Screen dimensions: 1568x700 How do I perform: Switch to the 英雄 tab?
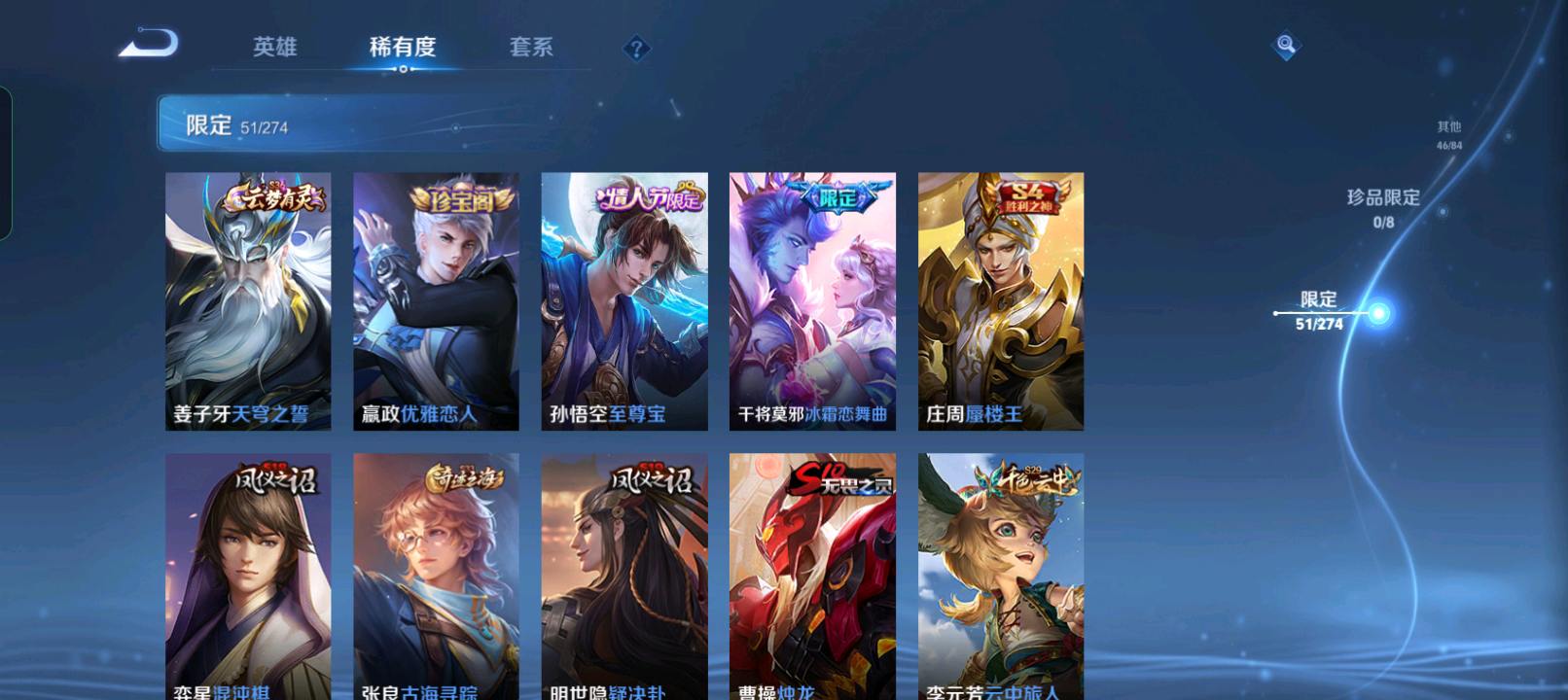[x=274, y=47]
